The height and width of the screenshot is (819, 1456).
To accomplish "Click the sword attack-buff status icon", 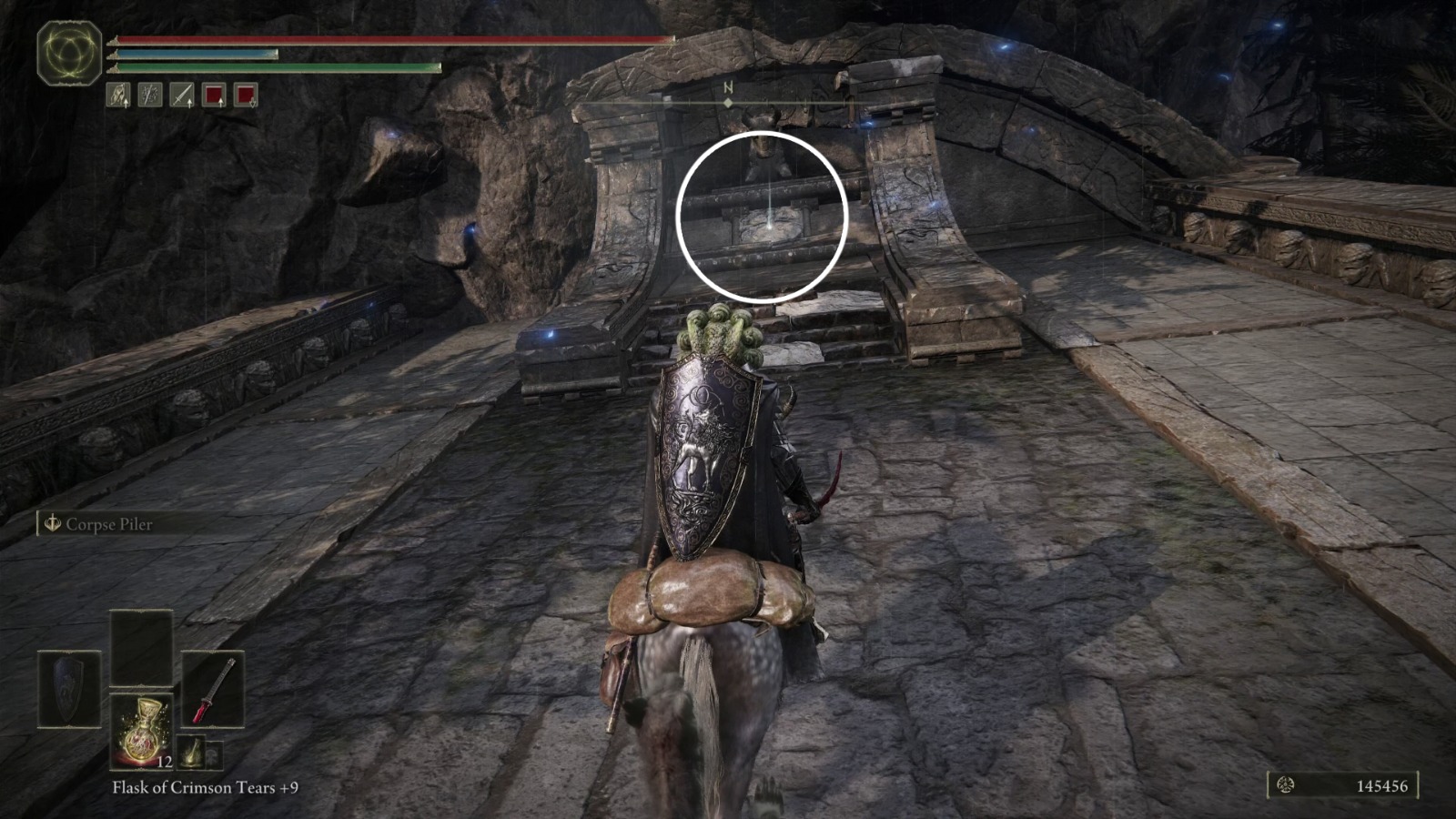I will [181, 95].
